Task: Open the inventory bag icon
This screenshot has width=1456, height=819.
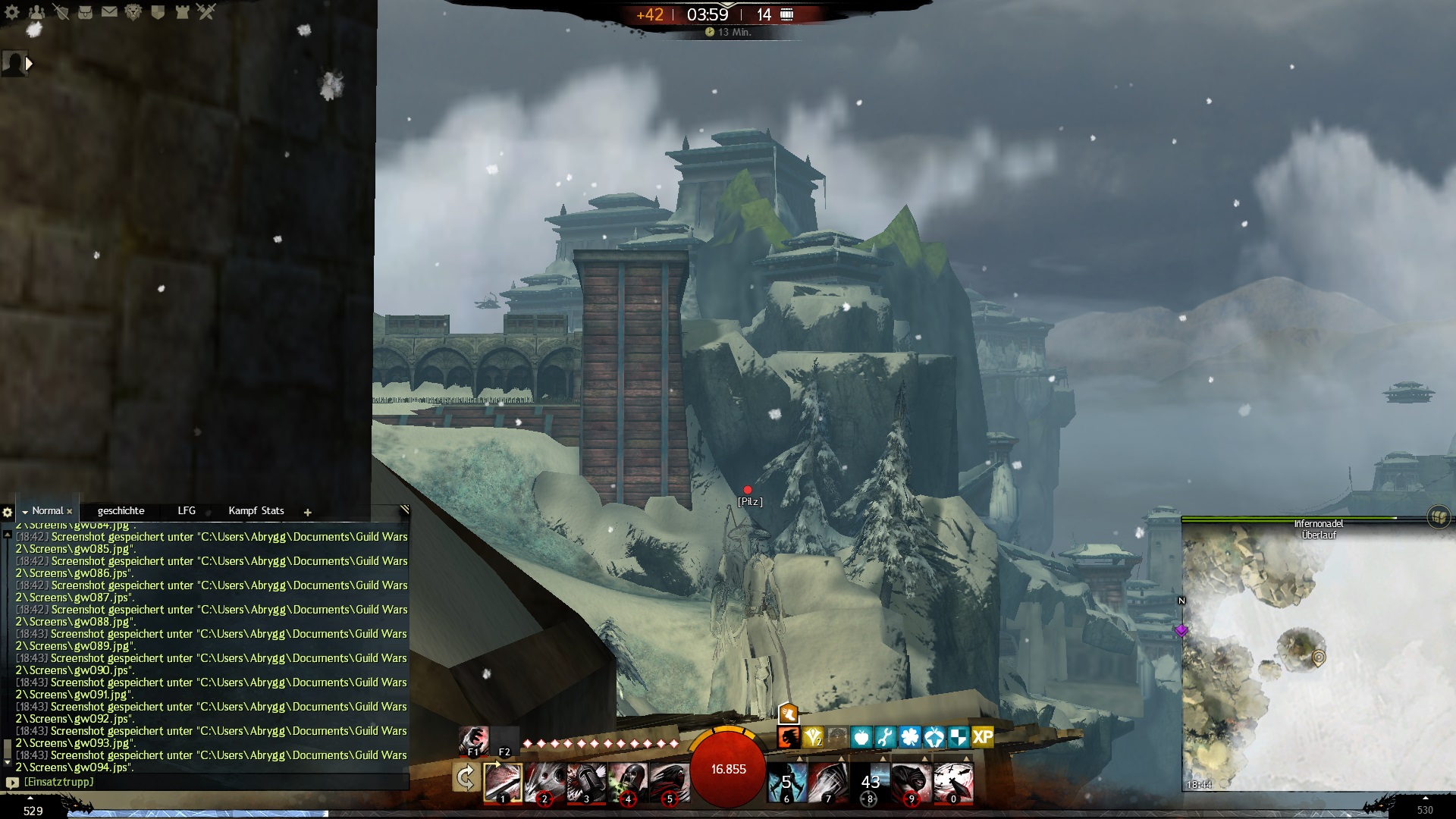Action: (85, 12)
